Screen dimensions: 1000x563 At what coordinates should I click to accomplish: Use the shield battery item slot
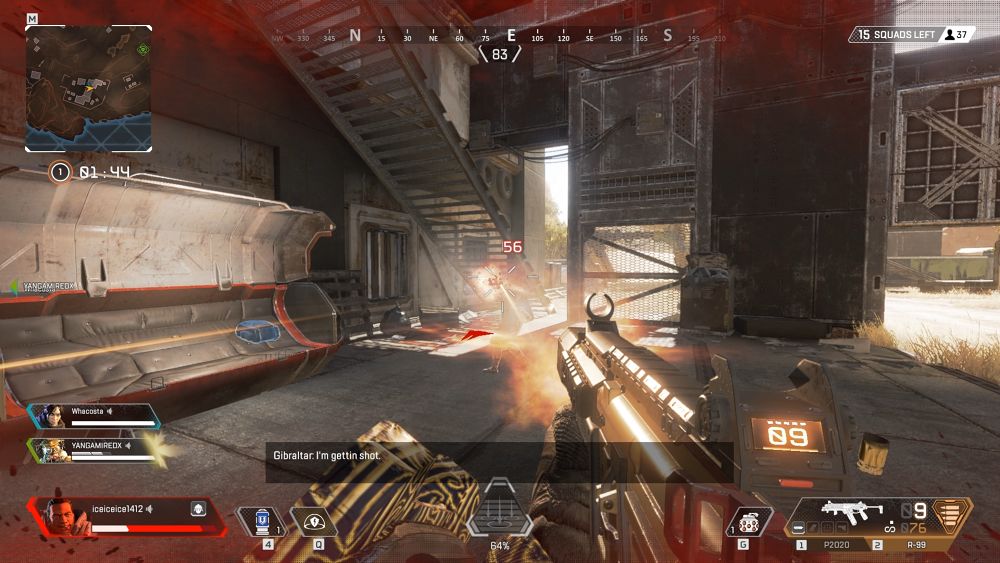(261, 520)
